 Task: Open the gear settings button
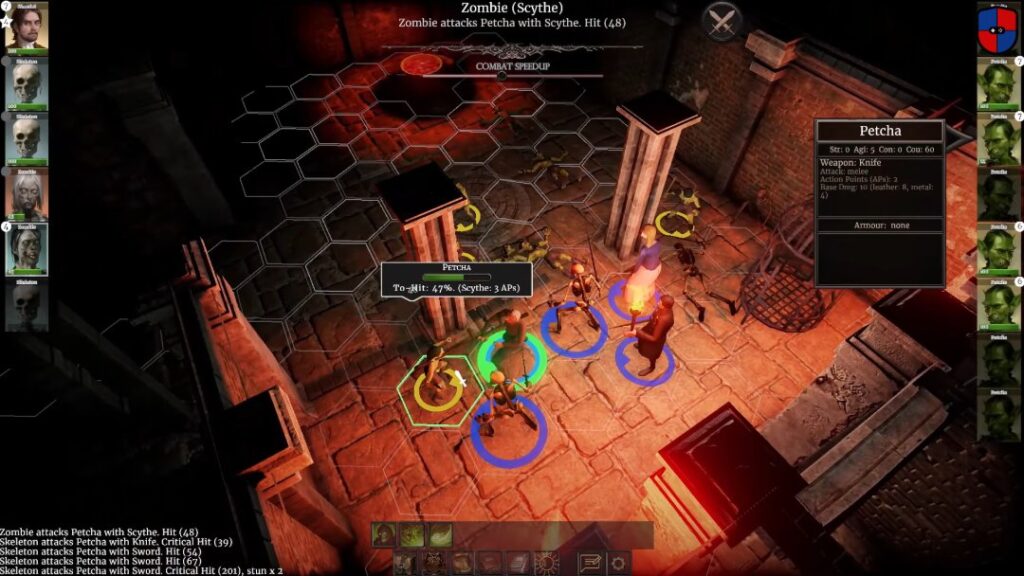pos(618,563)
